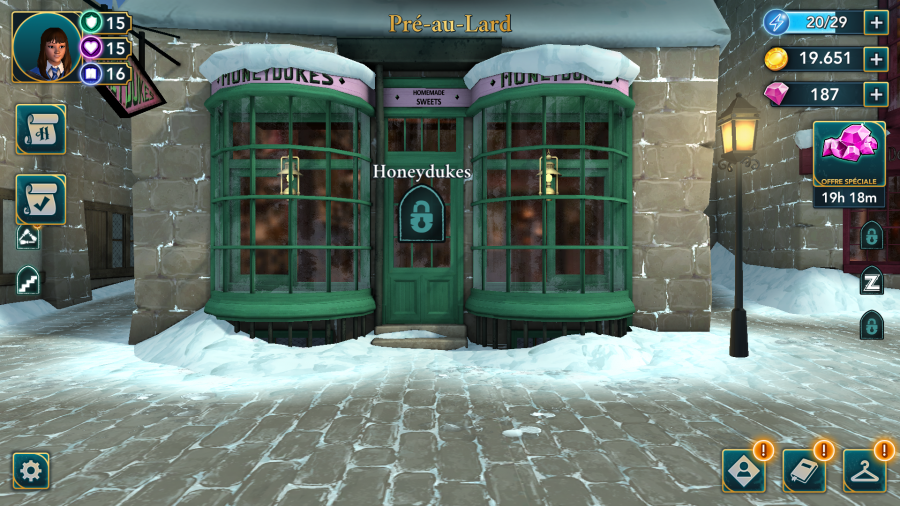Open the book journal menu

805,470
